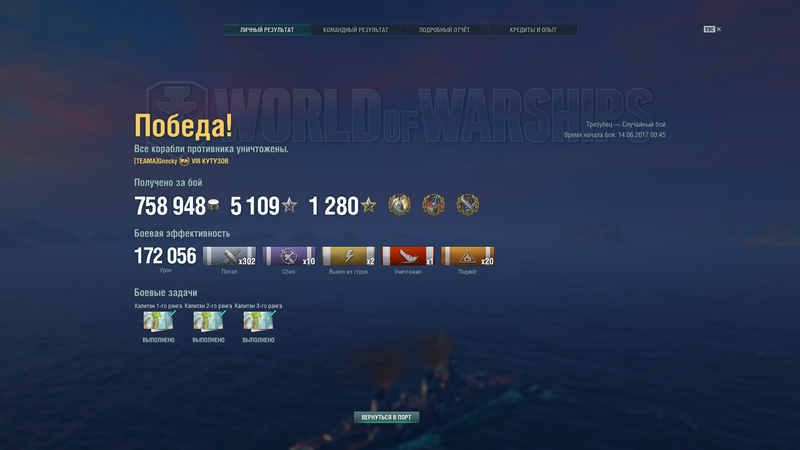The image size is (800, 450).
Task: Click the Попал x302 hits ribbon
Action: (229, 256)
